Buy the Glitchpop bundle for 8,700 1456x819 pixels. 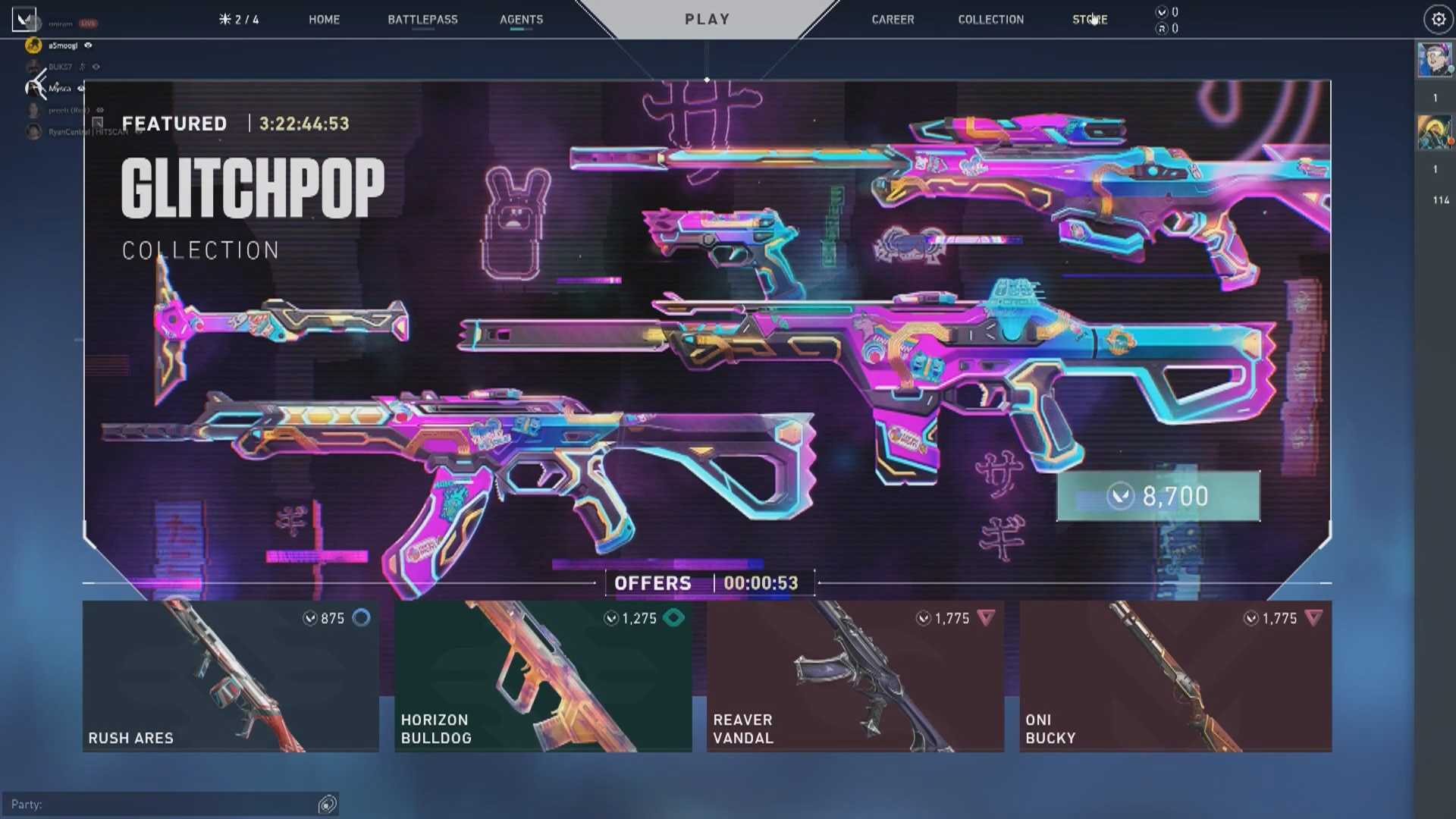pyautogui.click(x=1158, y=497)
